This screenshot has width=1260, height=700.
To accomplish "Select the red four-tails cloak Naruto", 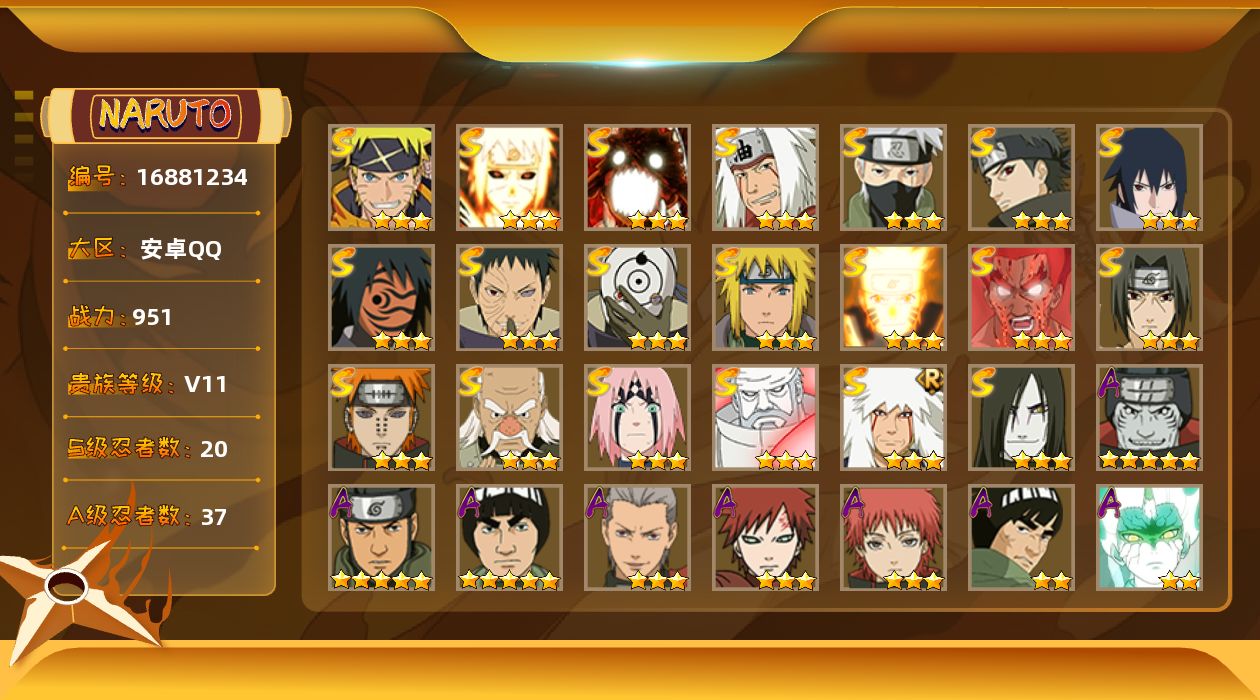I will click(637, 178).
